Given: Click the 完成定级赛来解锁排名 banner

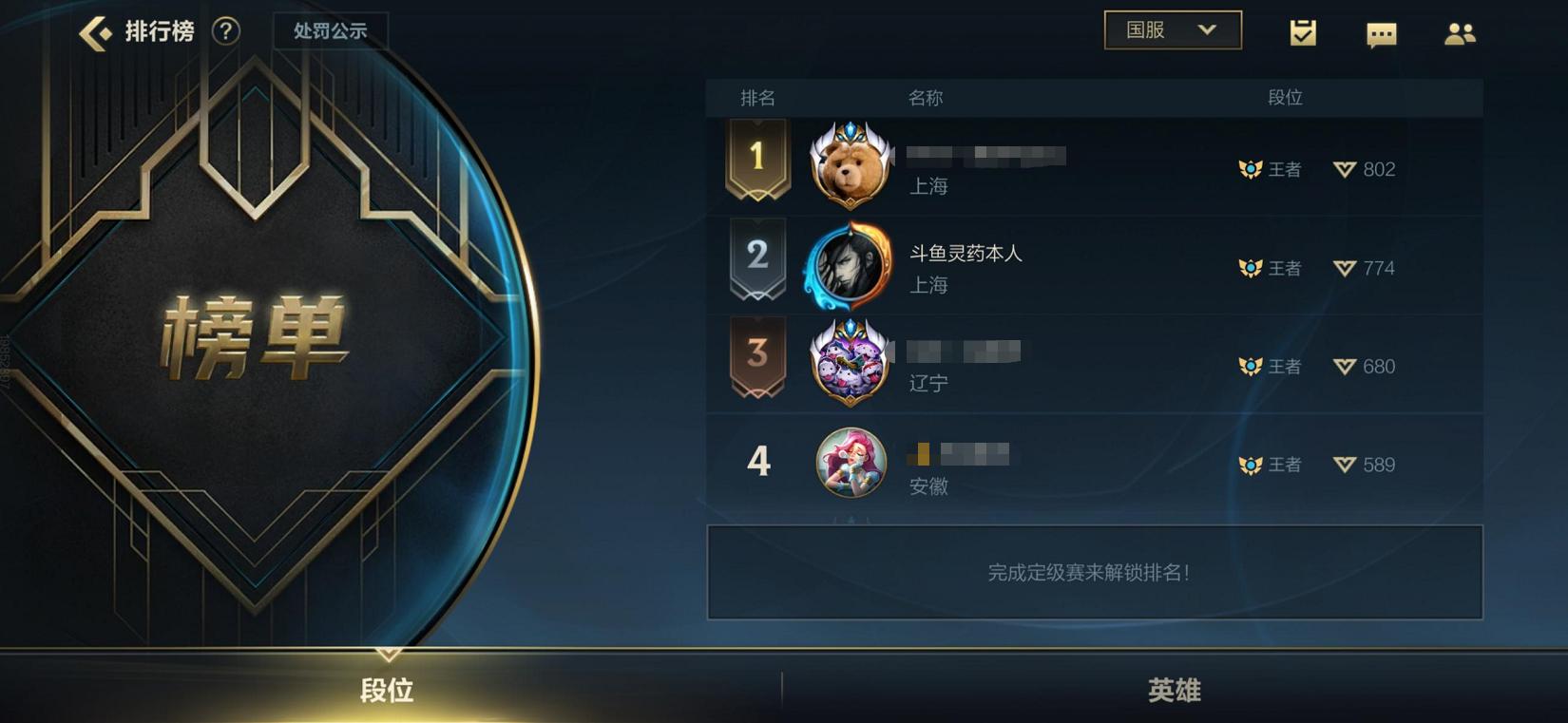Looking at the screenshot, I should pos(1093,573).
